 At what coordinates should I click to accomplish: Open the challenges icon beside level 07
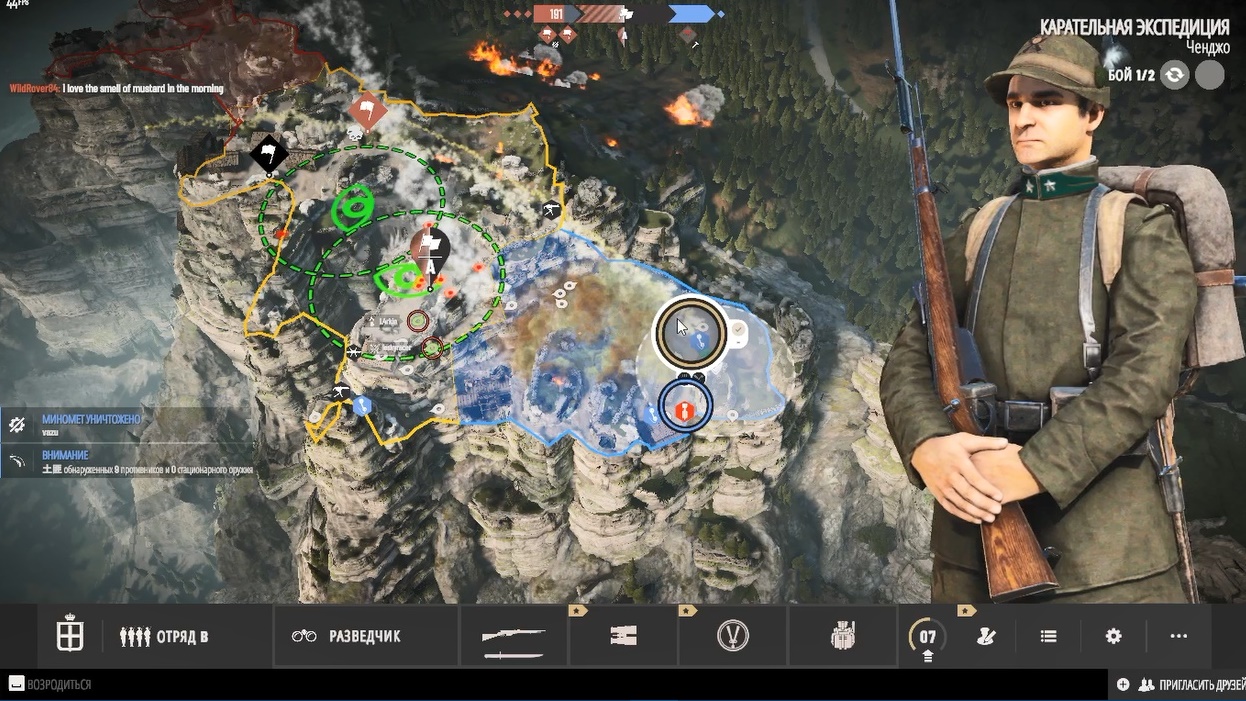pos(986,636)
